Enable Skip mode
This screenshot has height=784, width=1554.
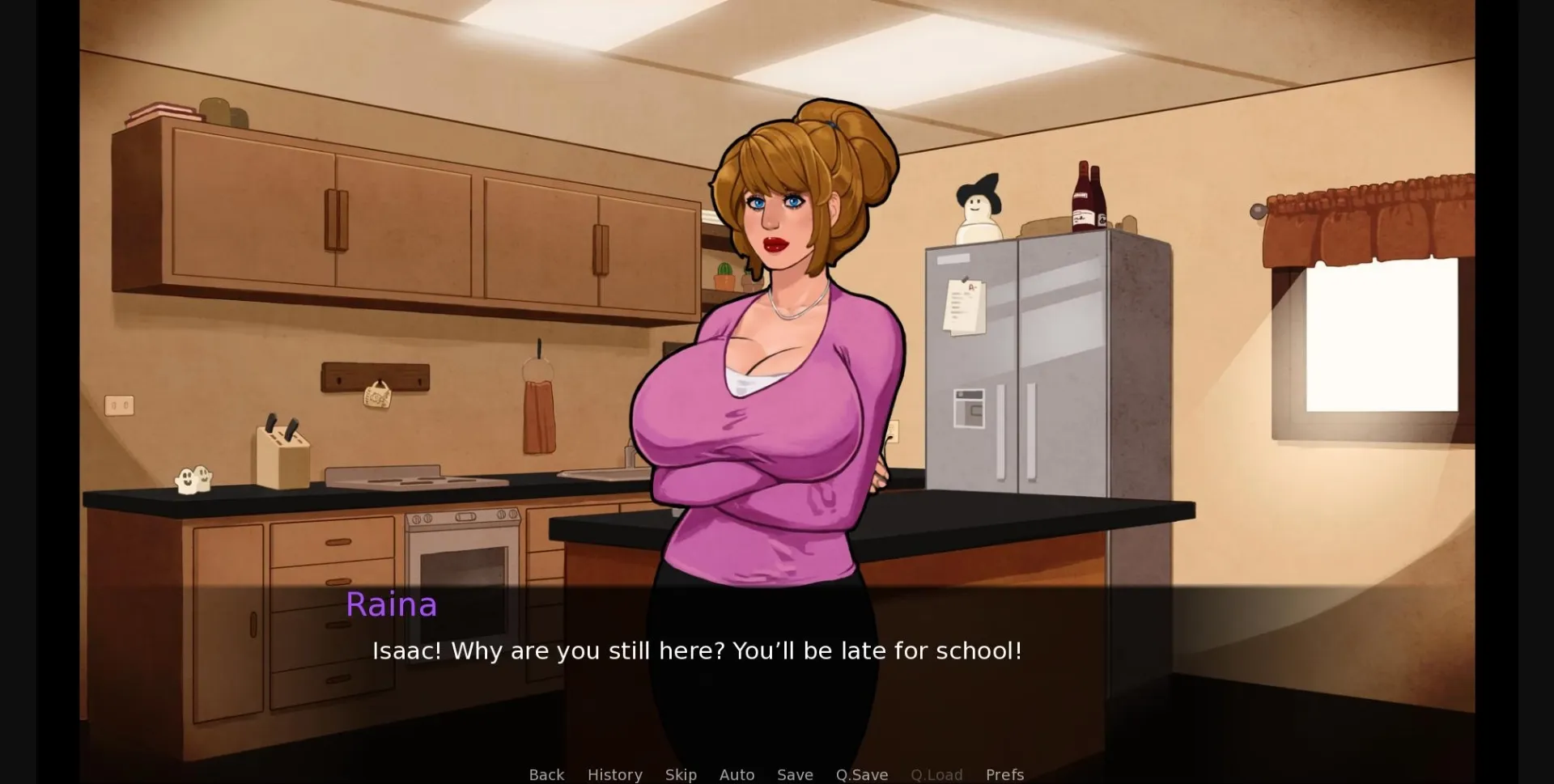(681, 774)
